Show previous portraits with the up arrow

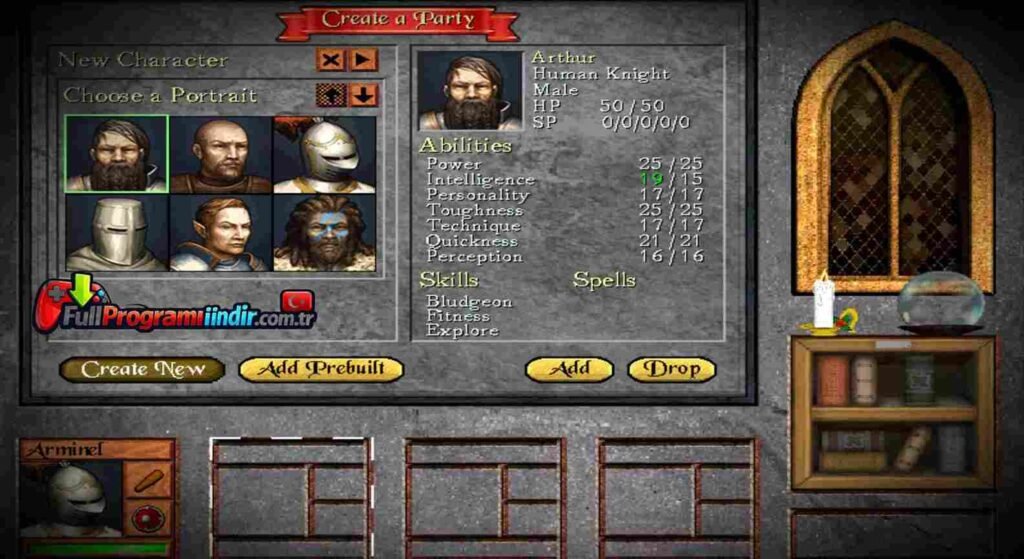coord(330,95)
